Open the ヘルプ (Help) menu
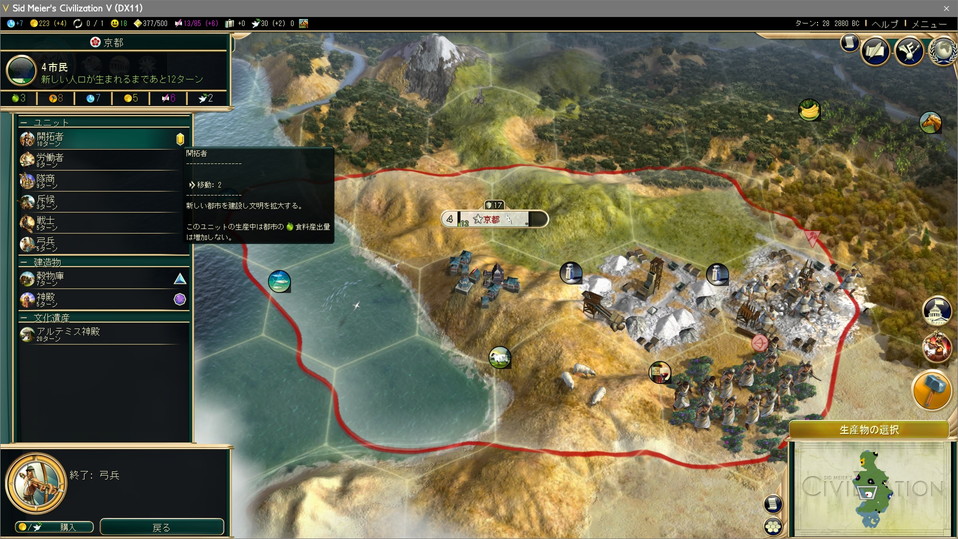Viewport: 958px width, 539px height. pos(884,23)
